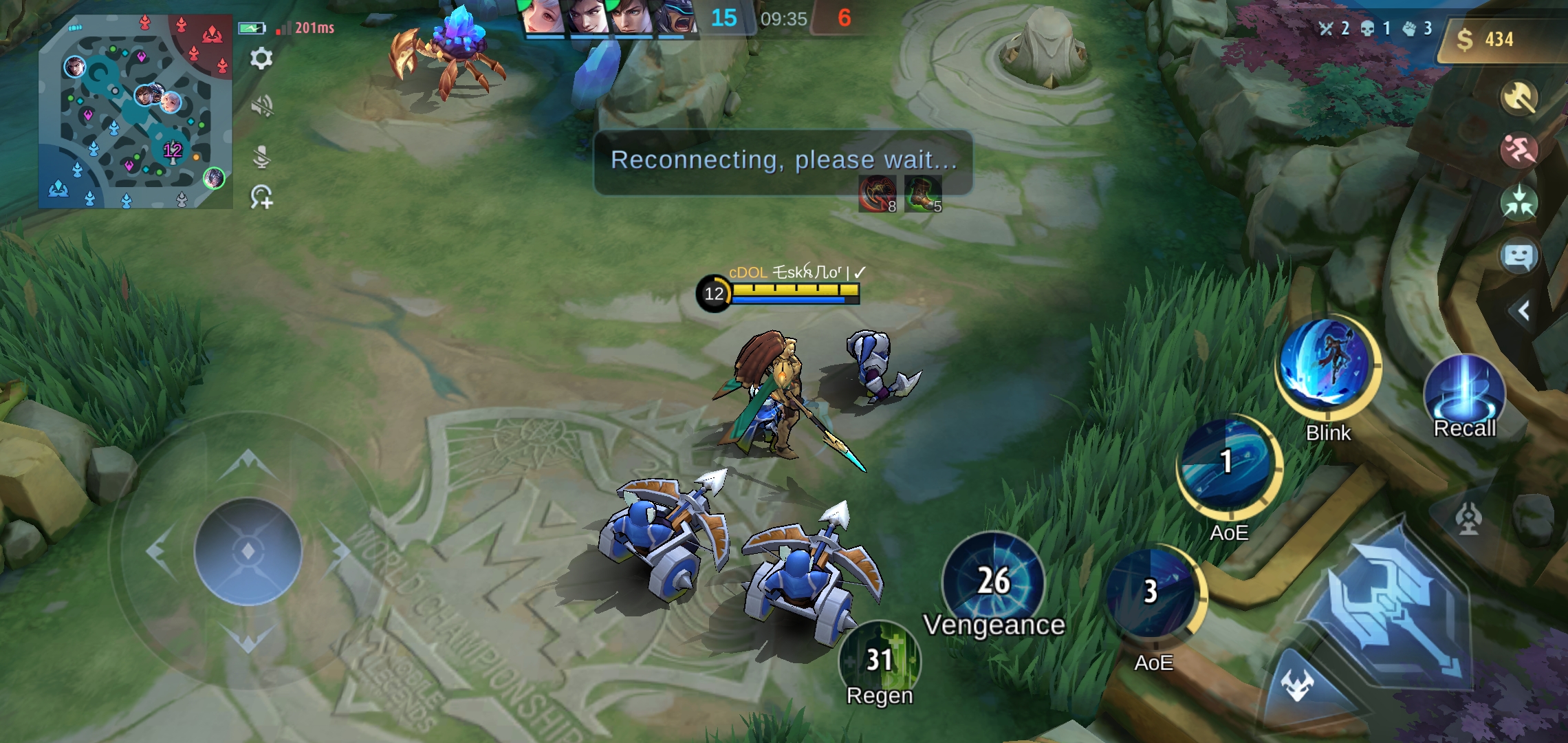Toggle the muted speaker icon

click(x=261, y=106)
